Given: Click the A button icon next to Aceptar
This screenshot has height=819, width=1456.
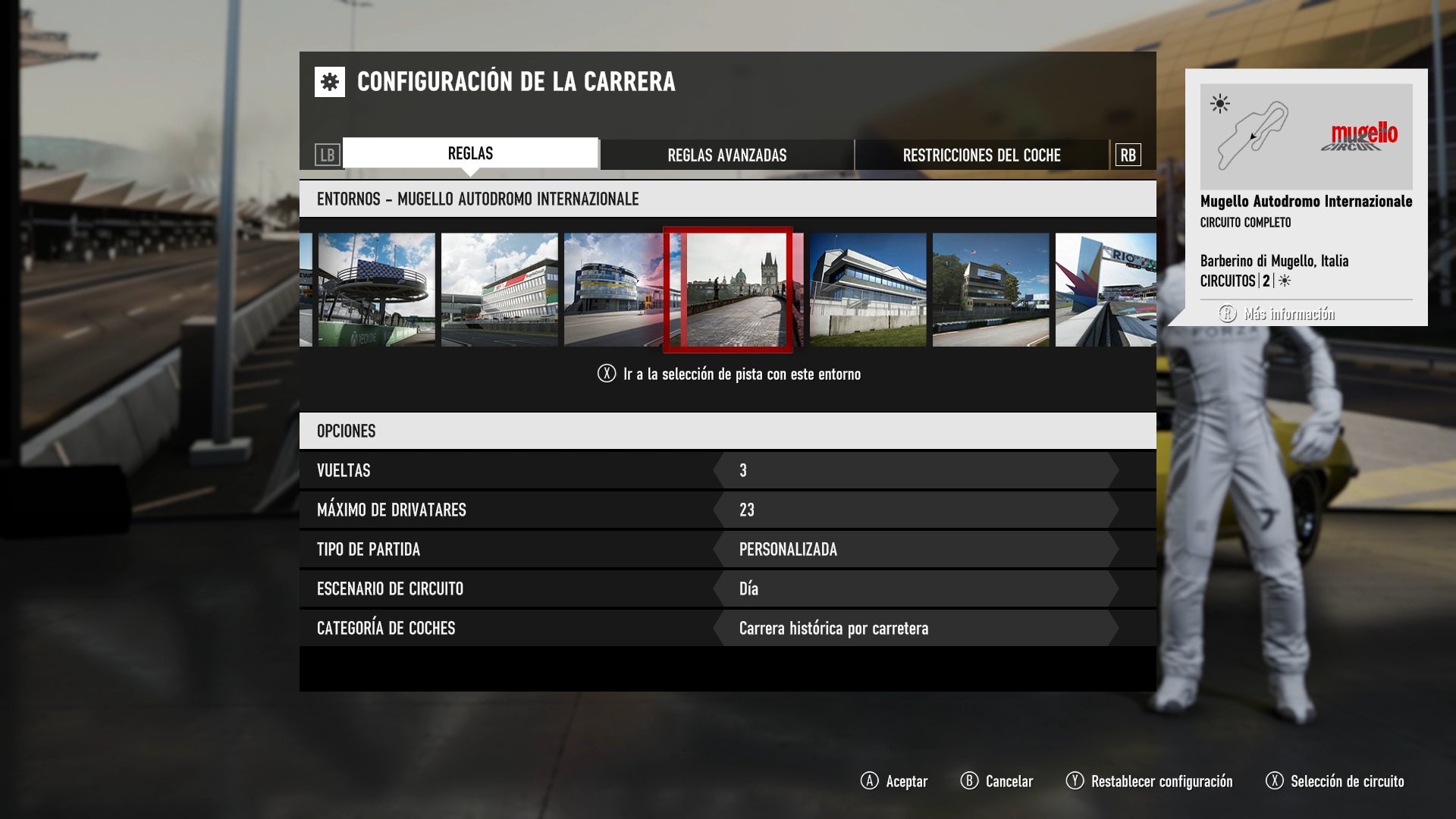Looking at the screenshot, I should point(869,781).
